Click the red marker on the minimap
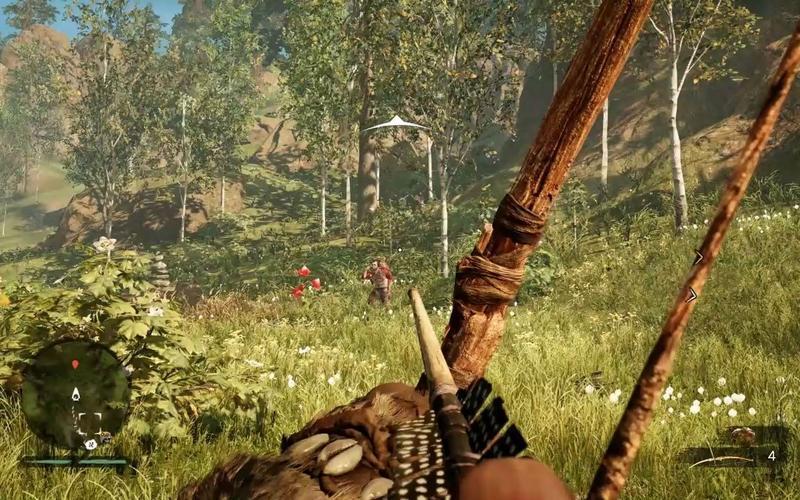 pyautogui.click(x=75, y=364)
